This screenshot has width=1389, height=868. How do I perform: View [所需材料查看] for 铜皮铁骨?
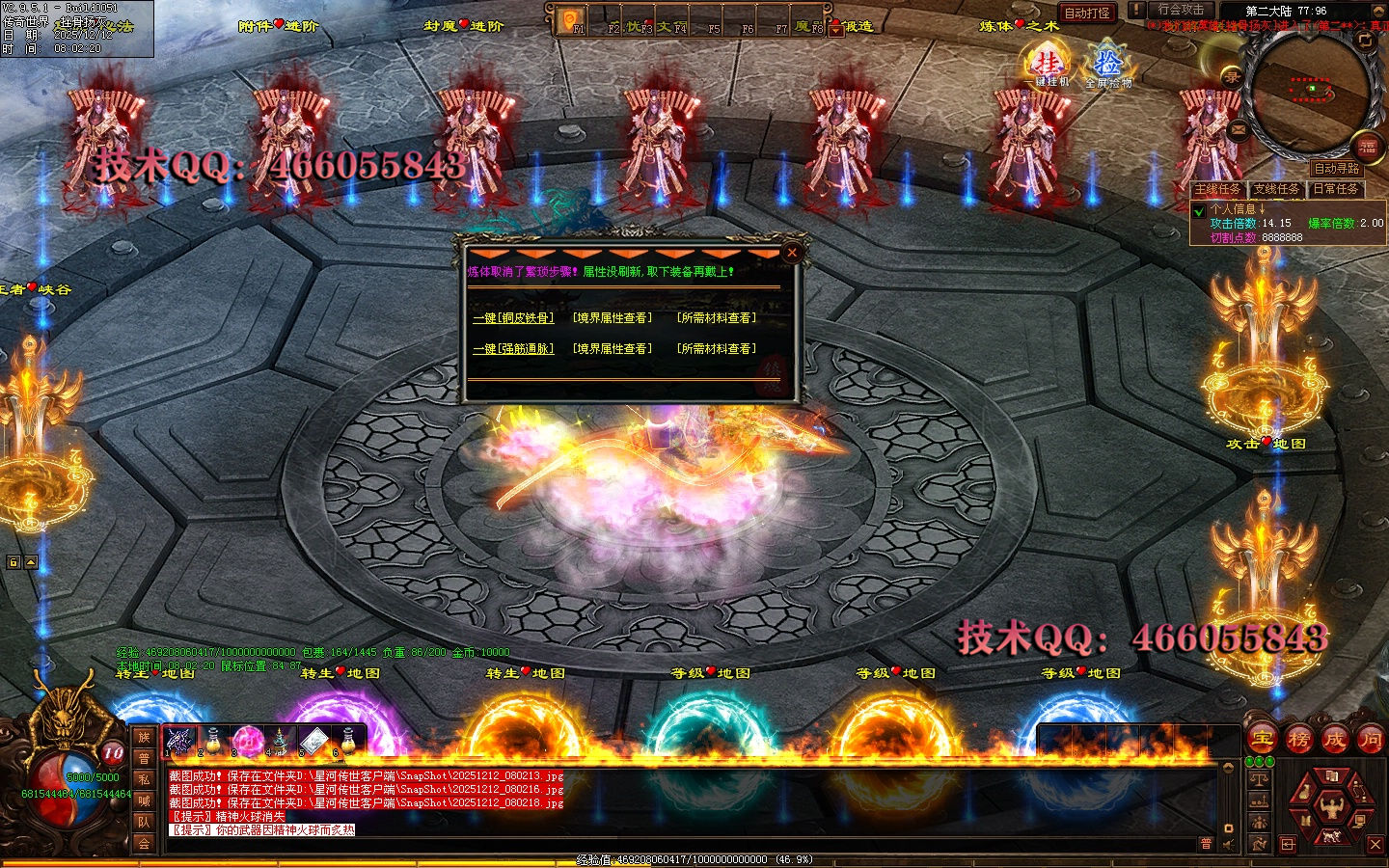pyautogui.click(x=716, y=317)
